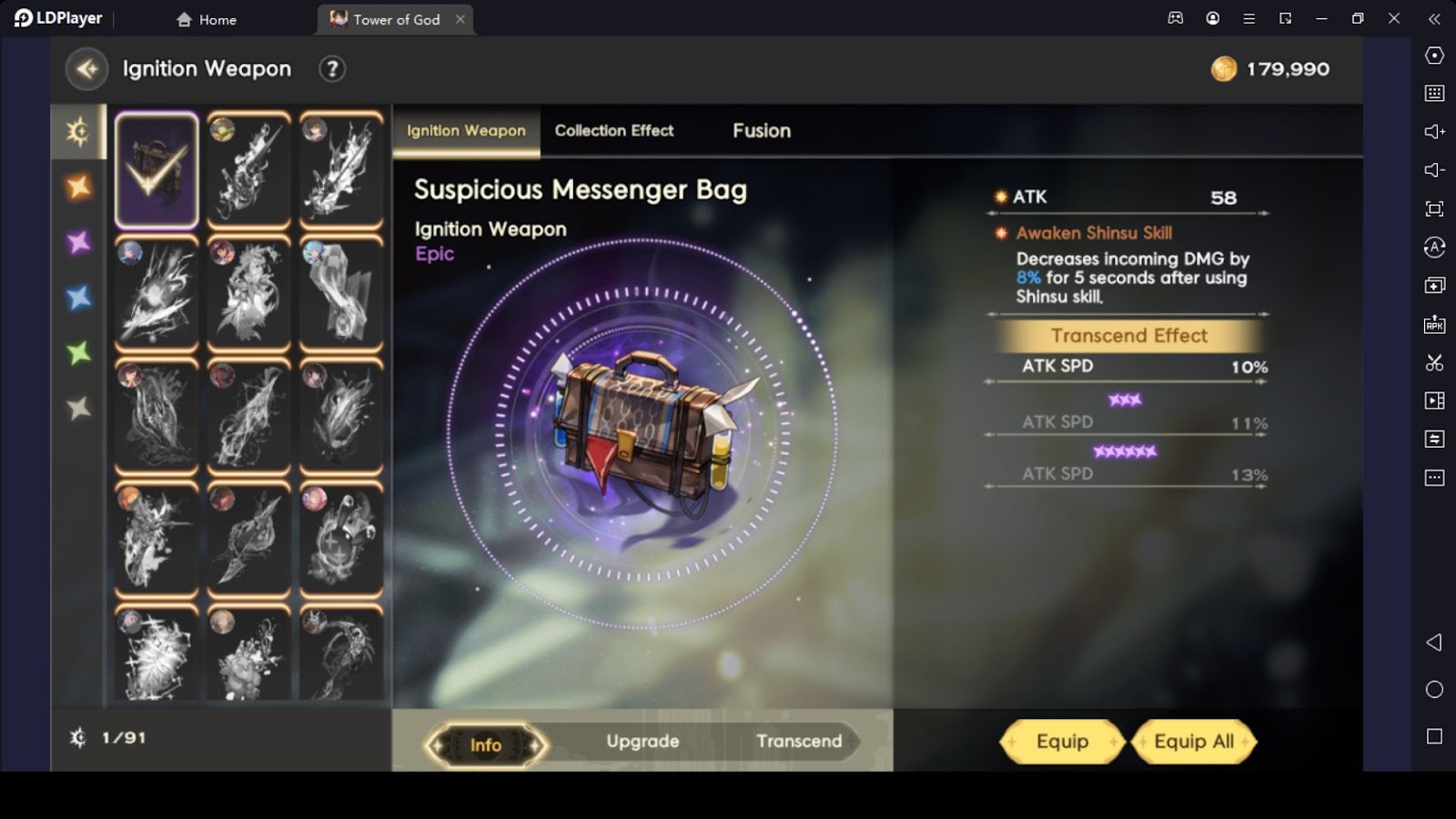Click the gold coin currency icon
Screen dimensions: 1456x819
[1224, 69]
